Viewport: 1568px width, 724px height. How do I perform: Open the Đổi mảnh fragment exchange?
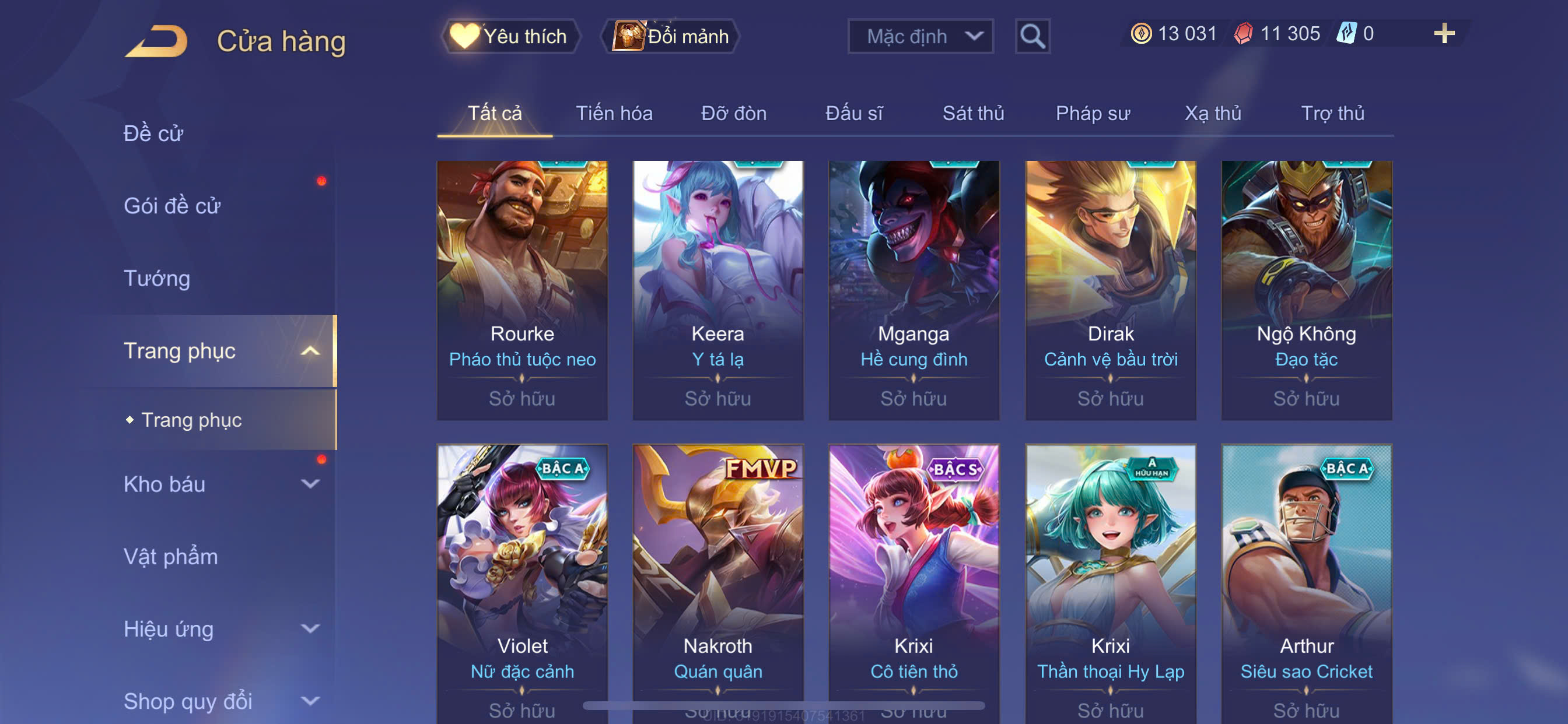pyautogui.click(x=670, y=37)
